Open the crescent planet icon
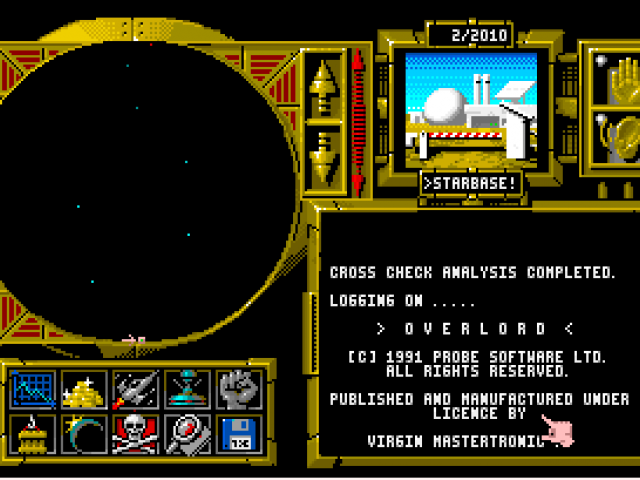 click(83, 434)
